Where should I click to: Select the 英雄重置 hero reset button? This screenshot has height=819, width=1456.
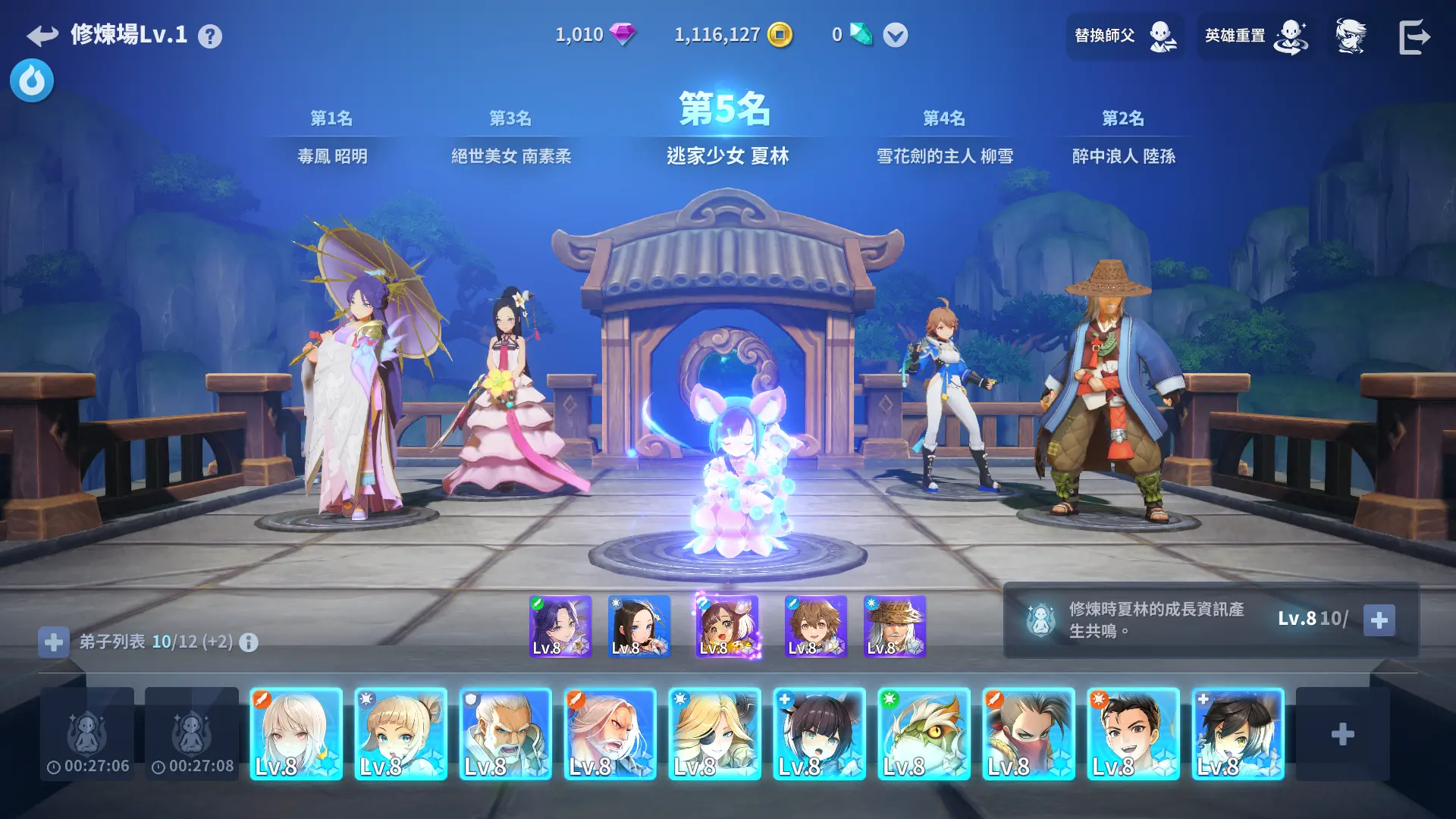point(1256,36)
